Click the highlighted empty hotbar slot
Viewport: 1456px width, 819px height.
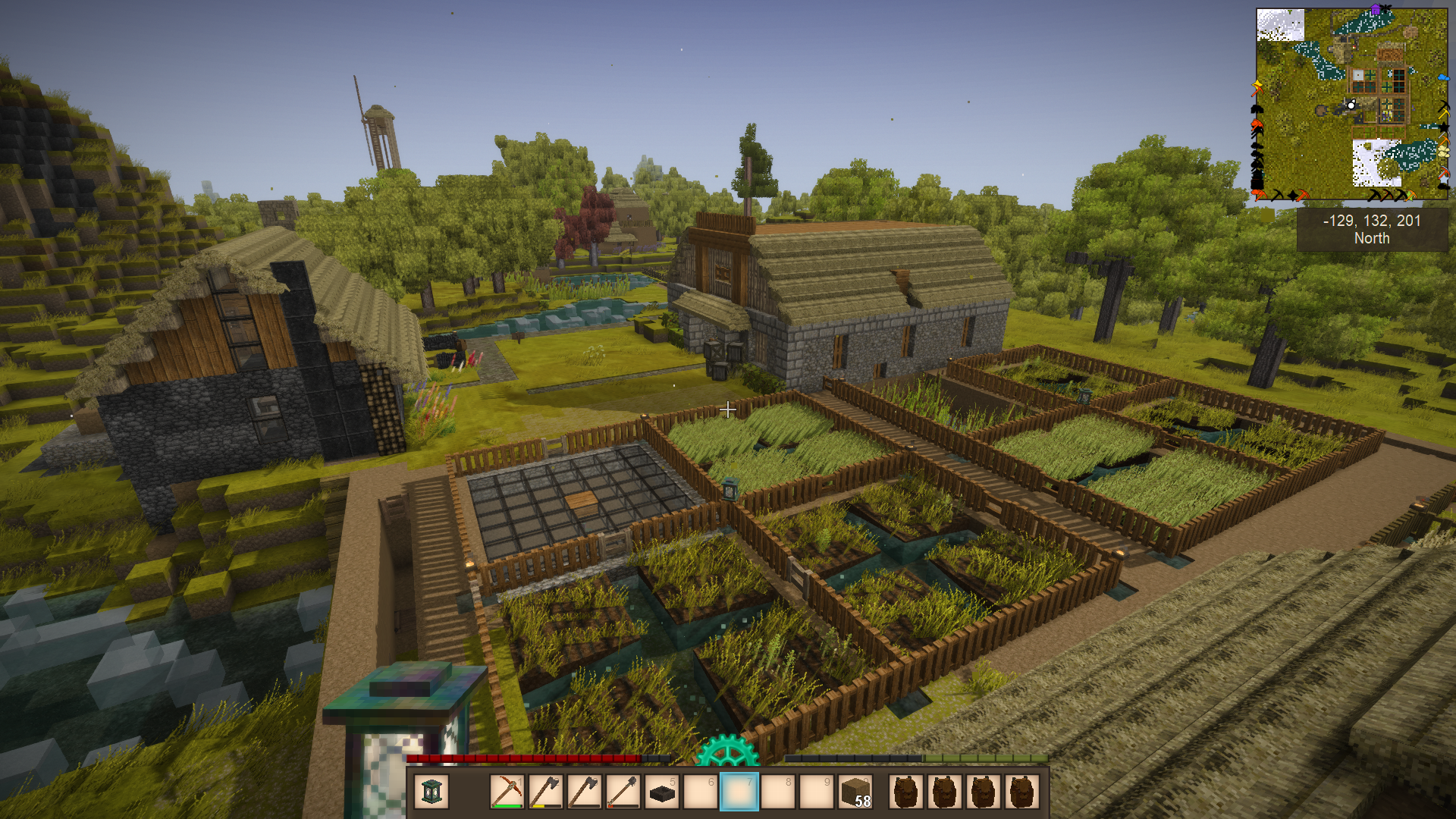tap(739, 792)
